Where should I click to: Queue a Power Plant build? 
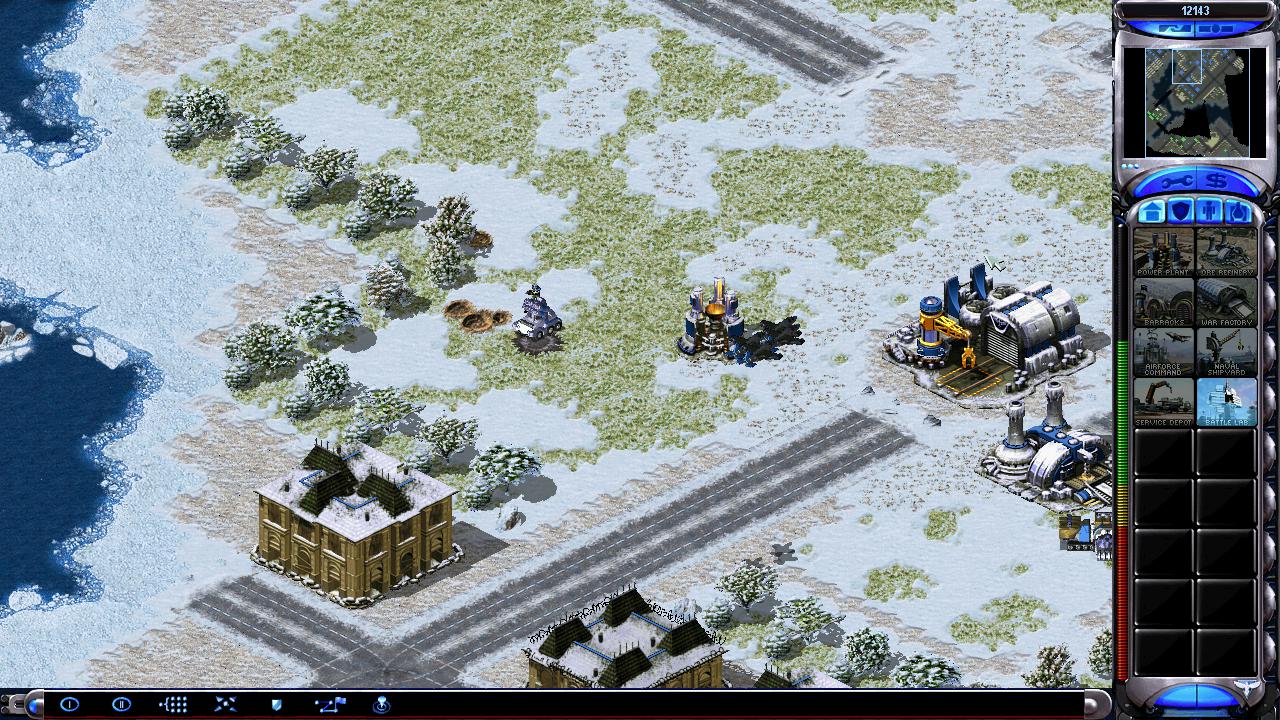pos(1163,251)
